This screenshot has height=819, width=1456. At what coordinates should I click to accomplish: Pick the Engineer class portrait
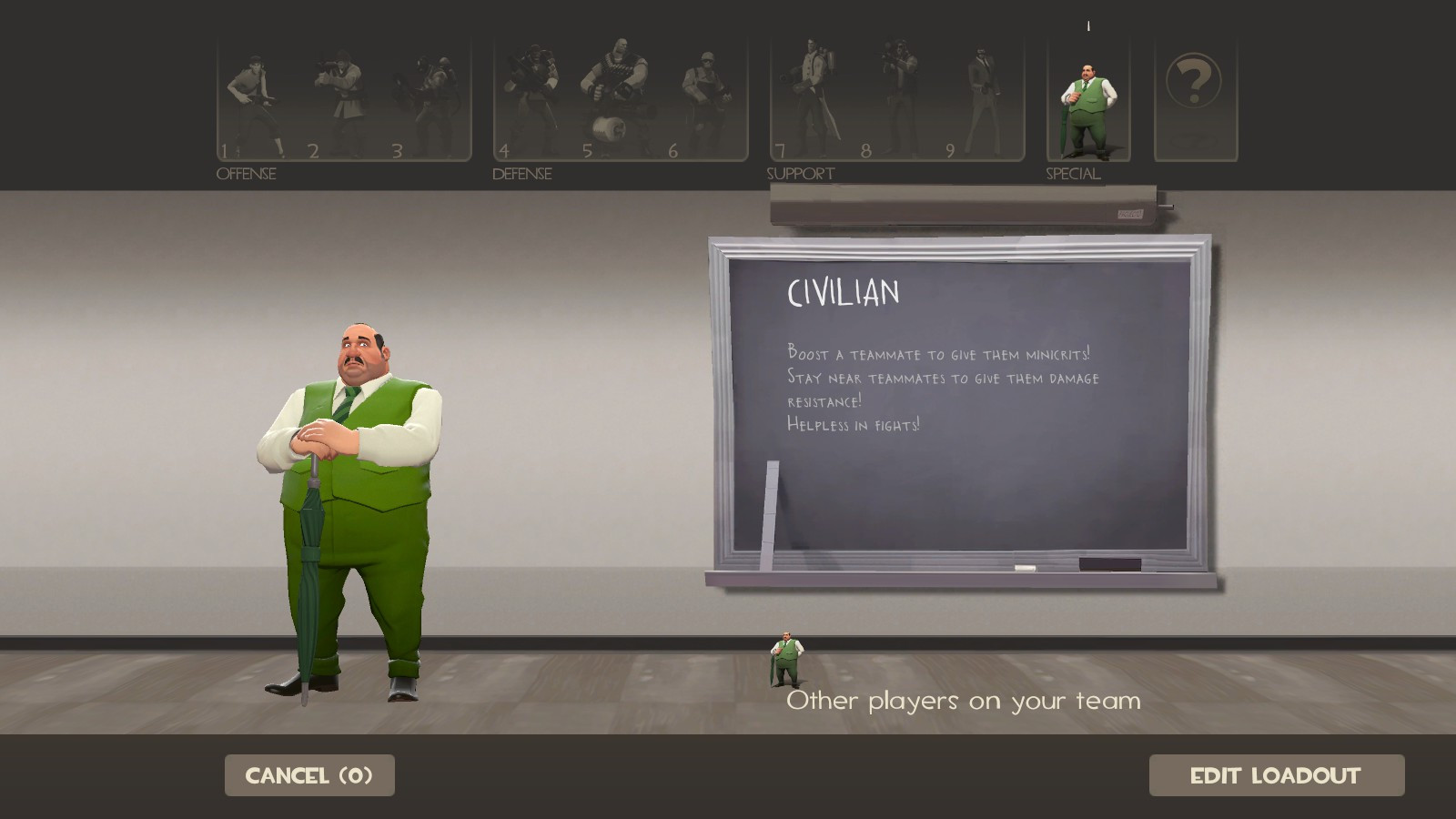[x=705, y=96]
